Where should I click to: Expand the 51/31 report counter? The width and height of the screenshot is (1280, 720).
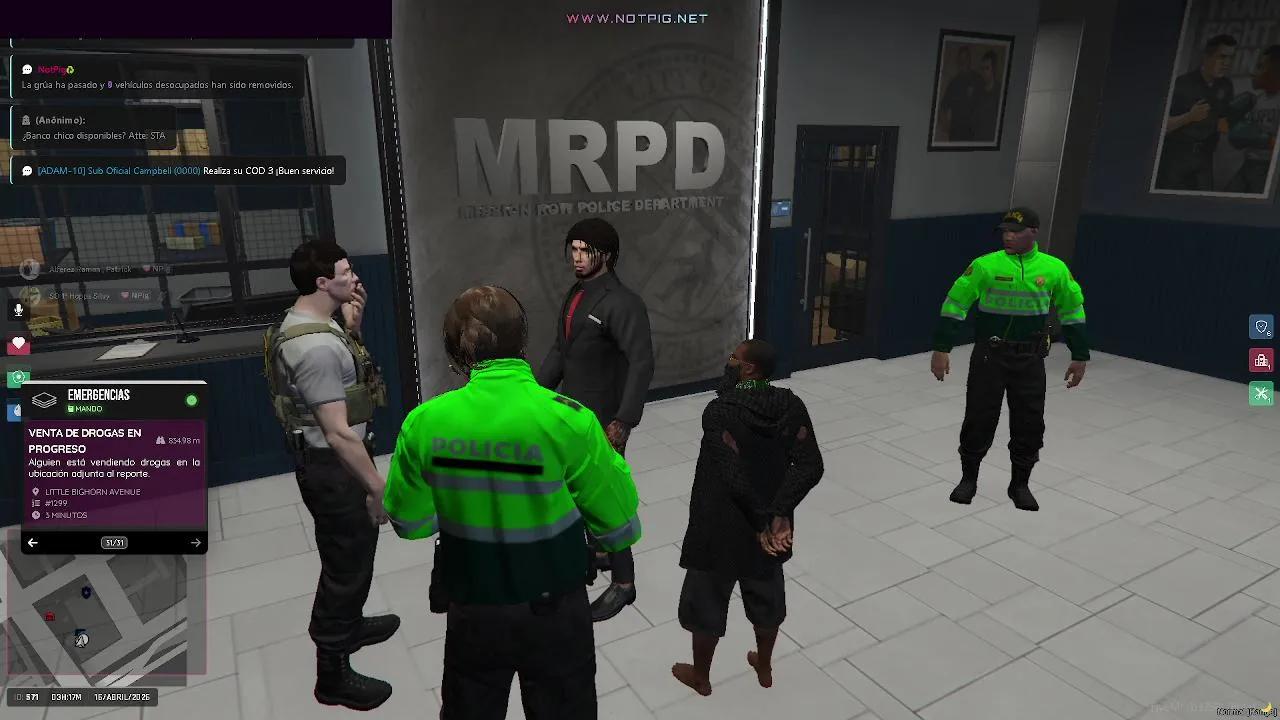click(113, 542)
